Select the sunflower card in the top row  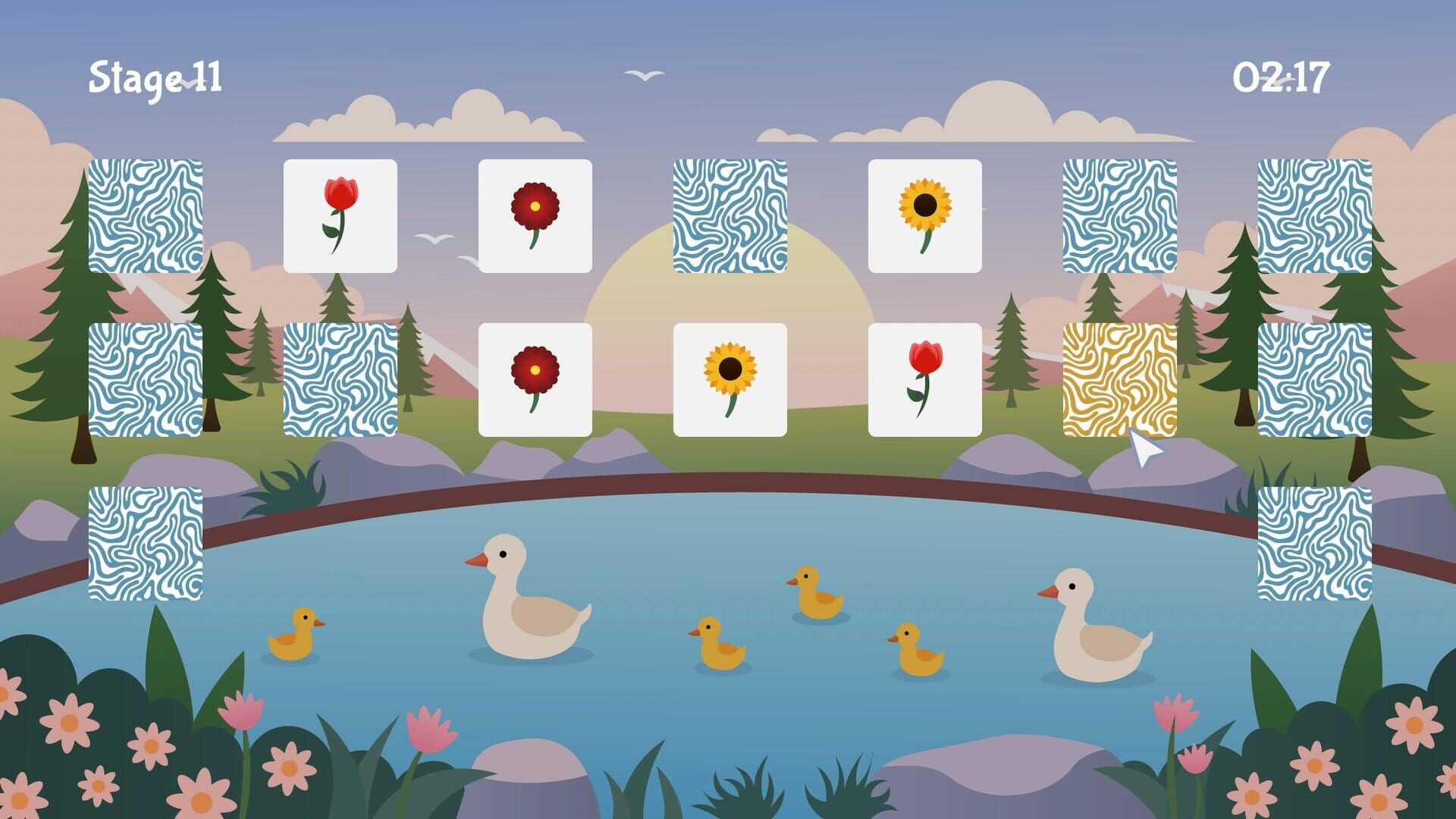927,216
